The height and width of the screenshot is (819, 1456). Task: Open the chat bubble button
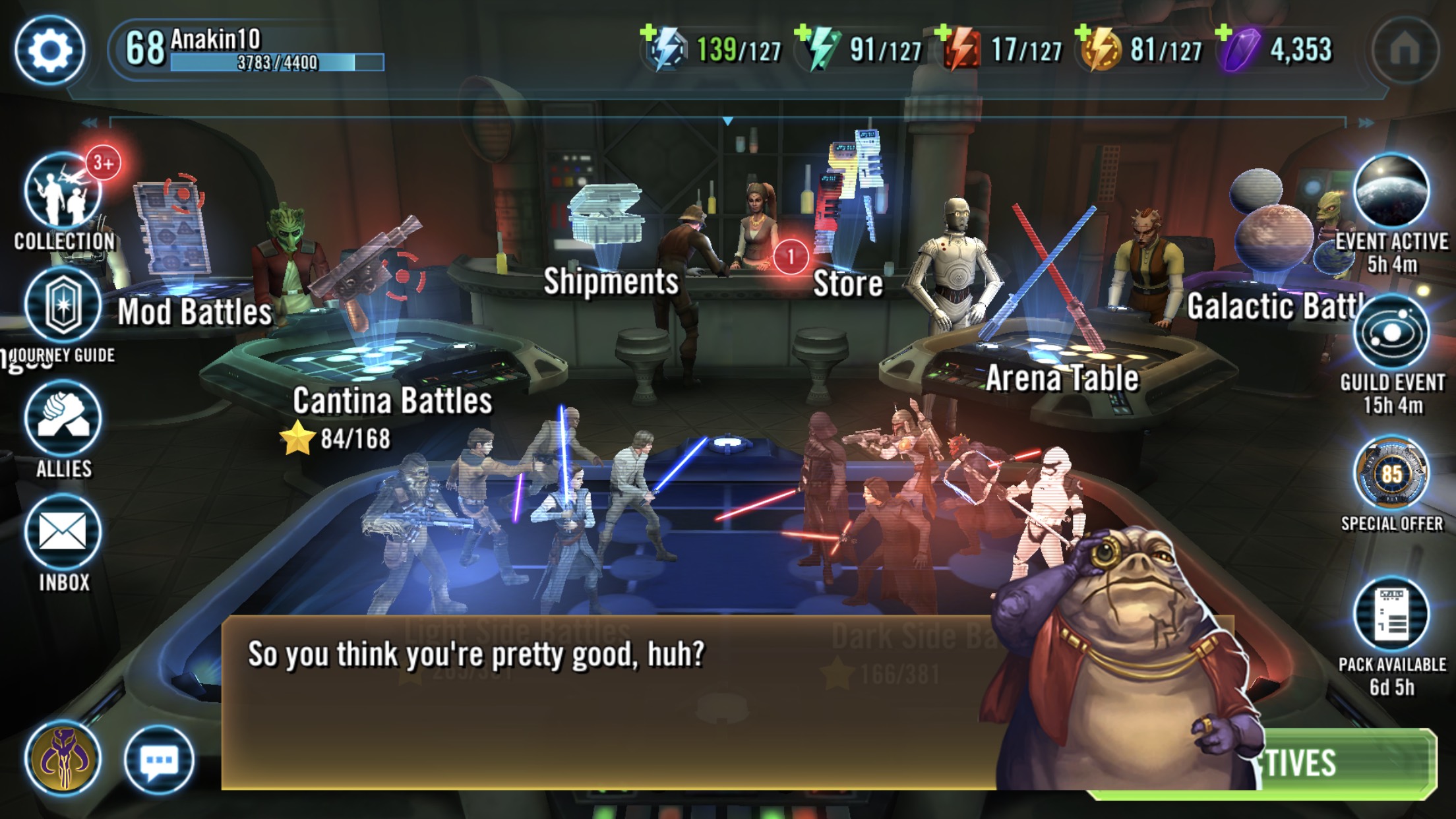tap(158, 761)
